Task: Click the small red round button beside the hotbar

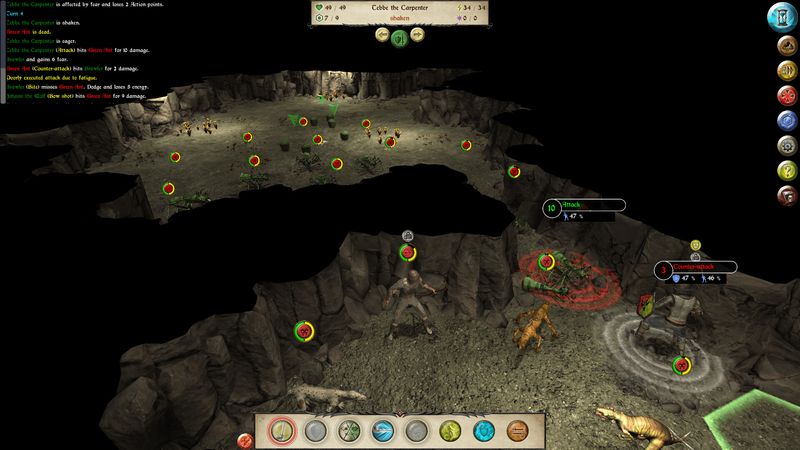Action: tap(244, 440)
